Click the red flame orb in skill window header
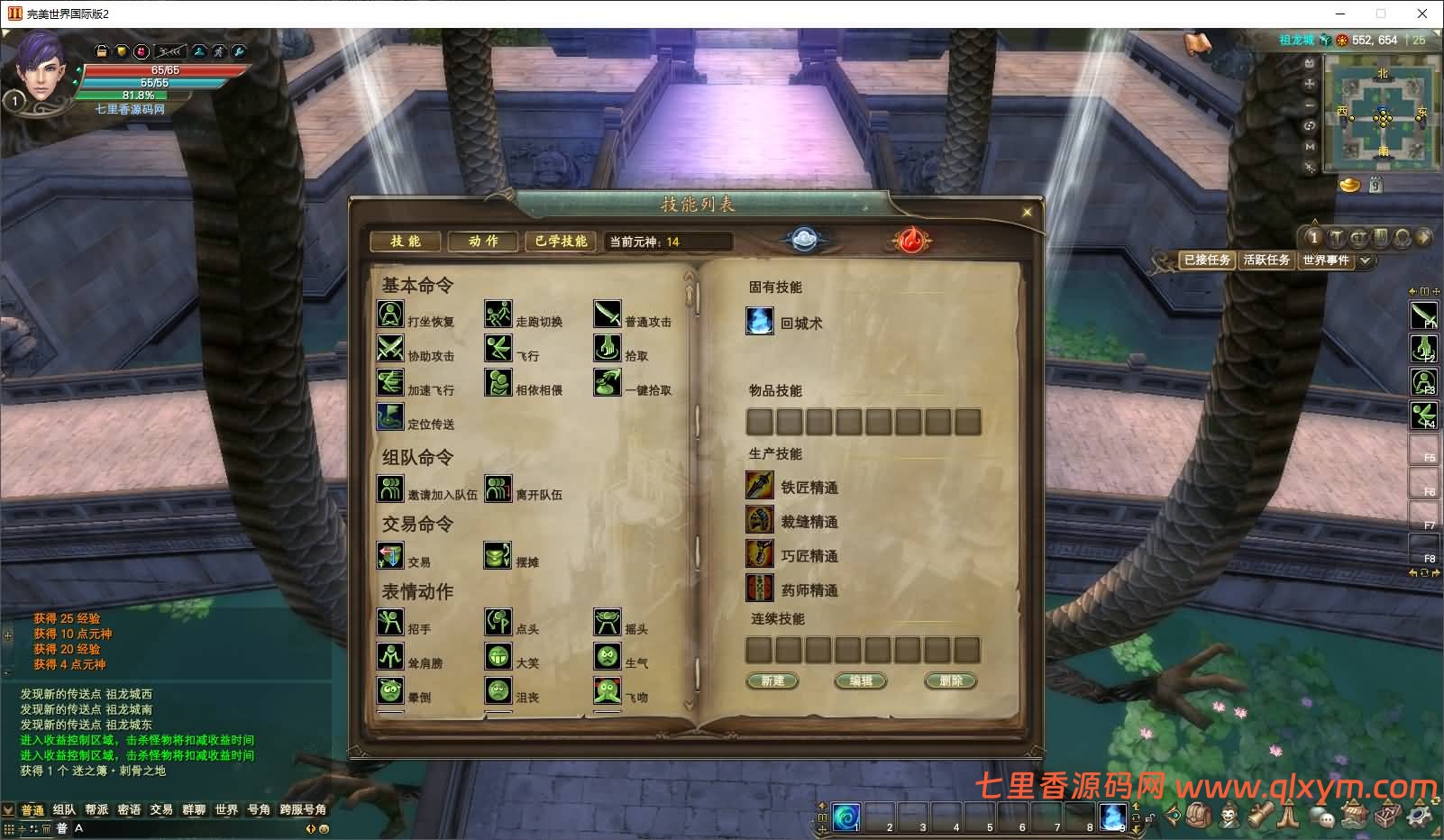Image resolution: width=1444 pixels, height=840 pixels. pos(911,241)
